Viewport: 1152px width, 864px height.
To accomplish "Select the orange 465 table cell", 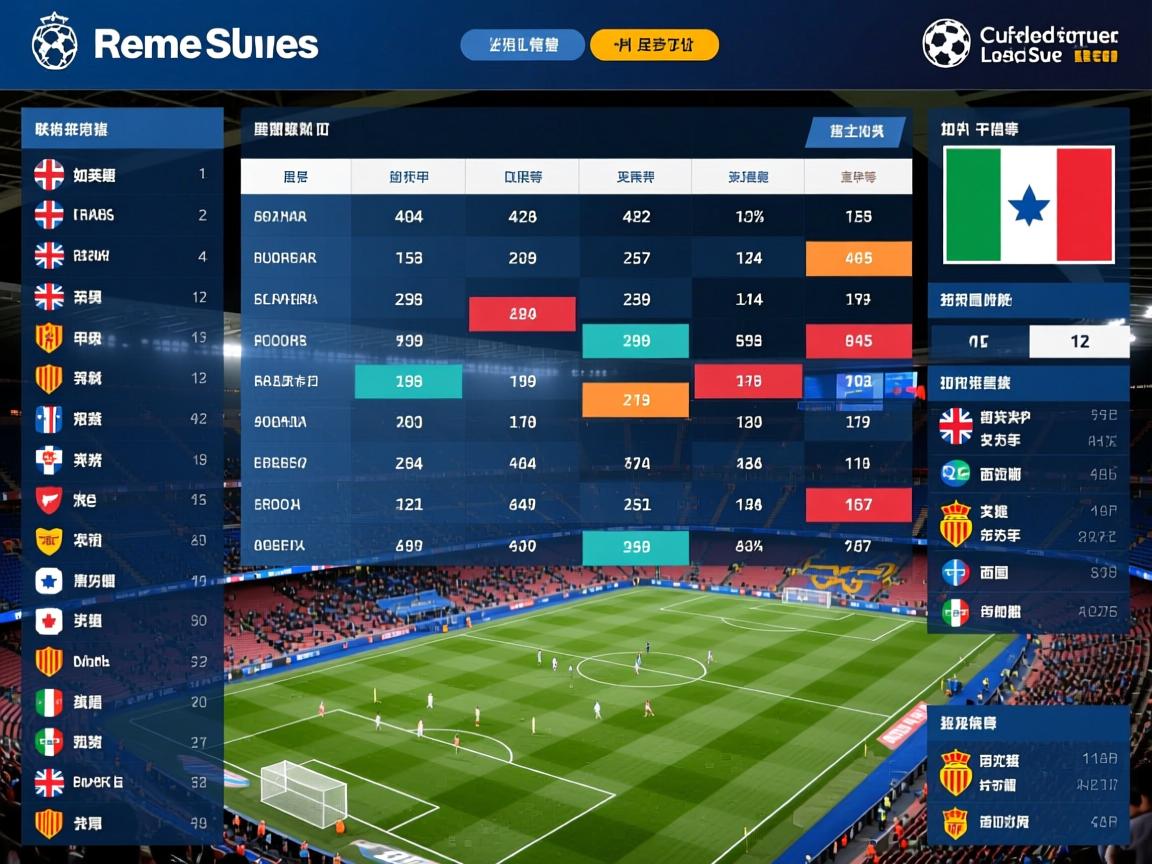I will tap(858, 258).
